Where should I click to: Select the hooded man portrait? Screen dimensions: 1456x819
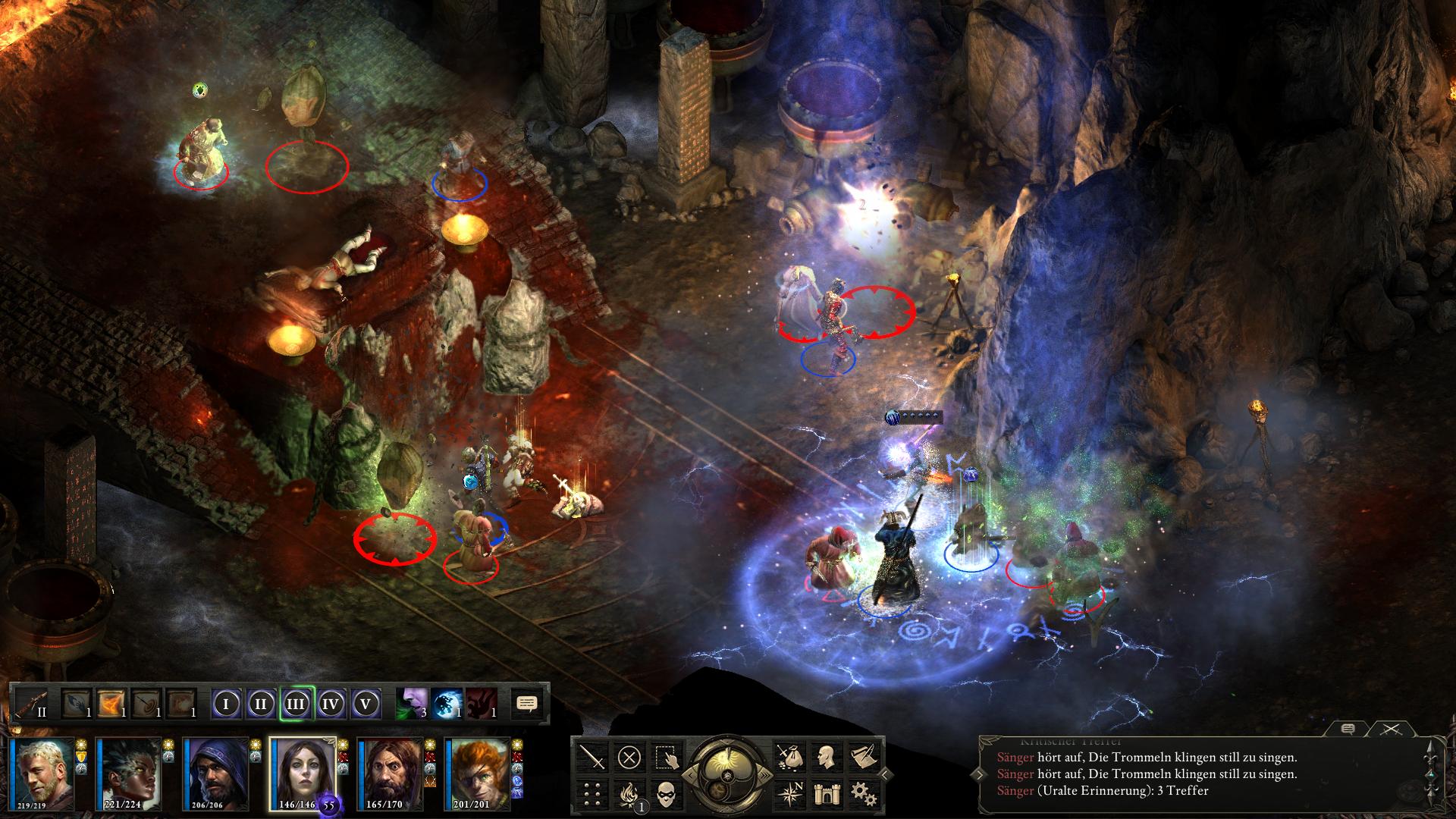215,772
